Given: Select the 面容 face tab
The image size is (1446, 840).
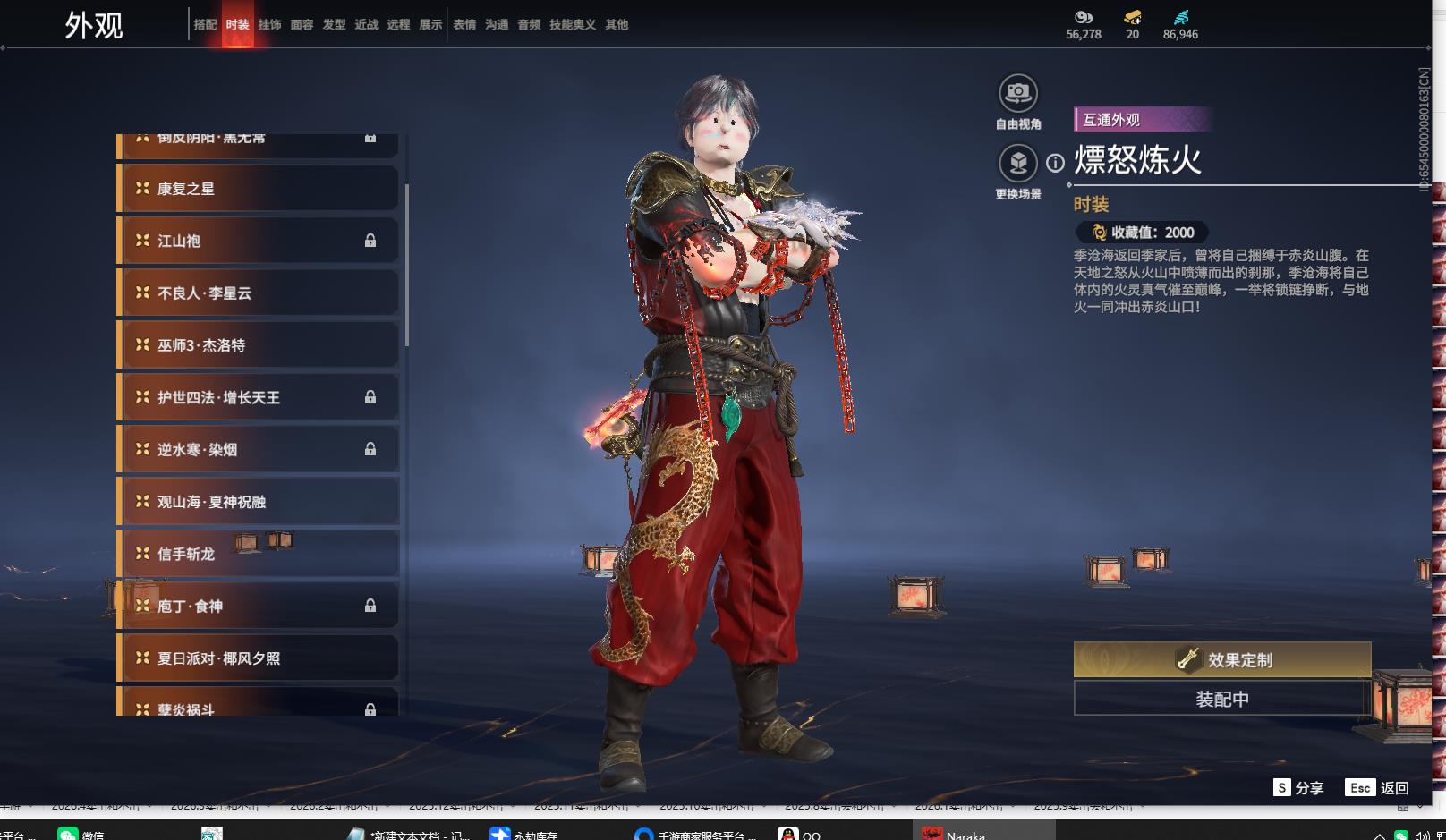Looking at the screenshot, I should [302, 25].
